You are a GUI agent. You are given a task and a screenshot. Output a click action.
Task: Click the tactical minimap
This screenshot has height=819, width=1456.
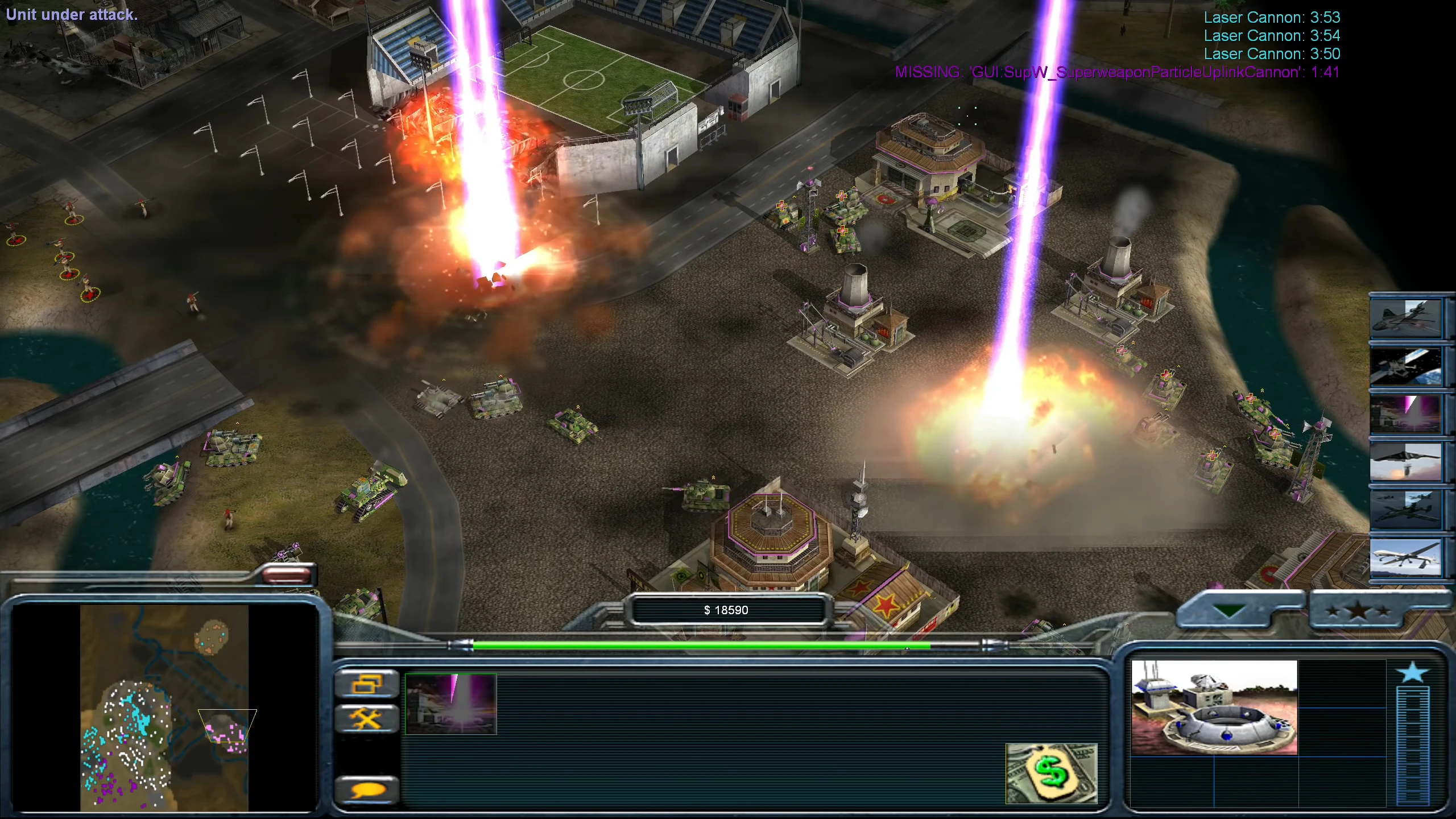[x=164, y=707]
